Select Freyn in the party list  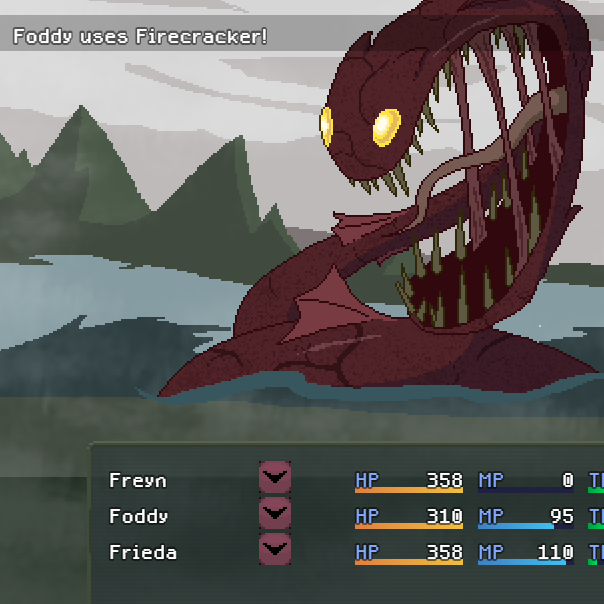[x=138, y=481]
